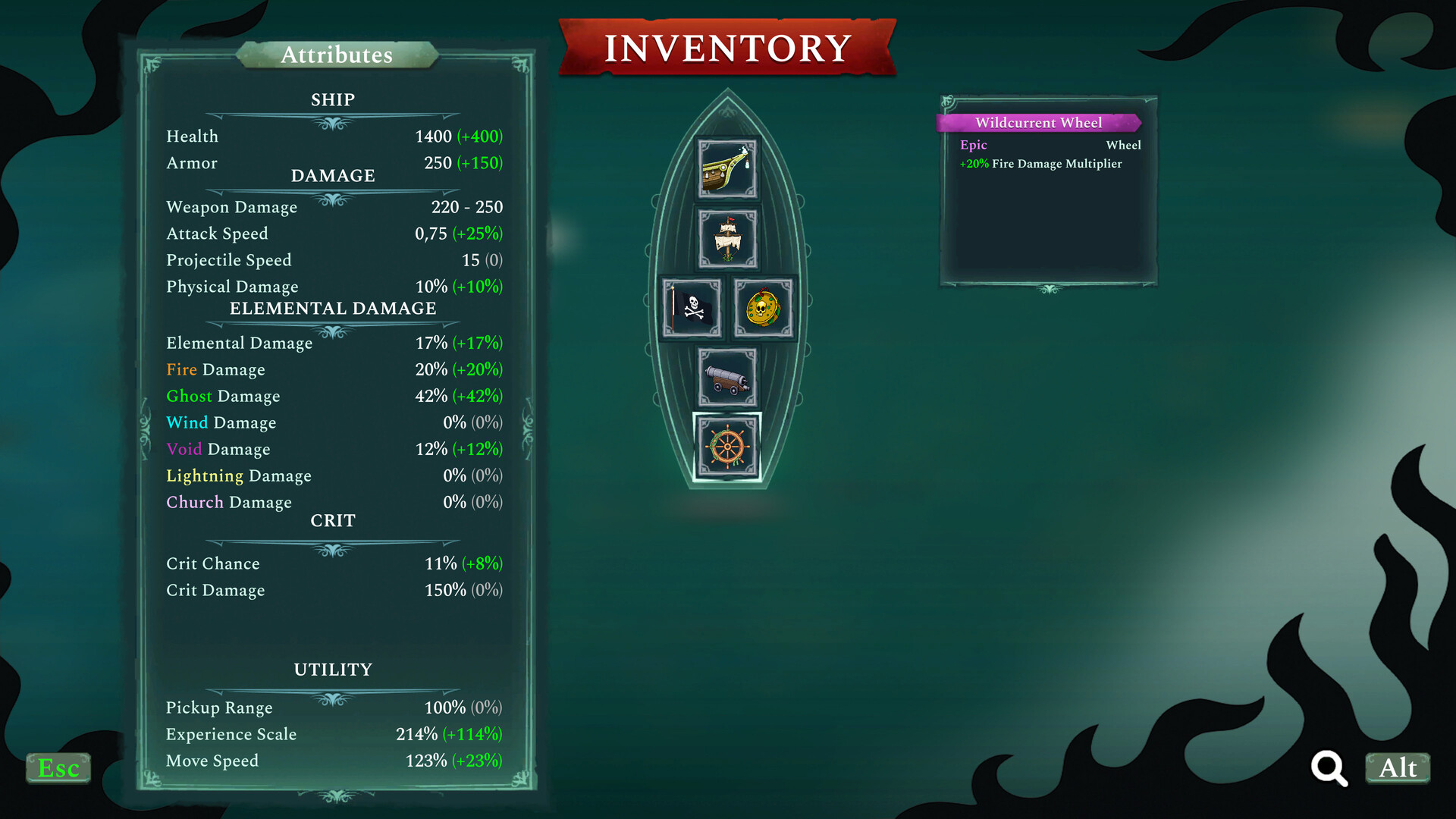
Task: Click the Health stat under SHIP
Action: (x=334, y=136)
